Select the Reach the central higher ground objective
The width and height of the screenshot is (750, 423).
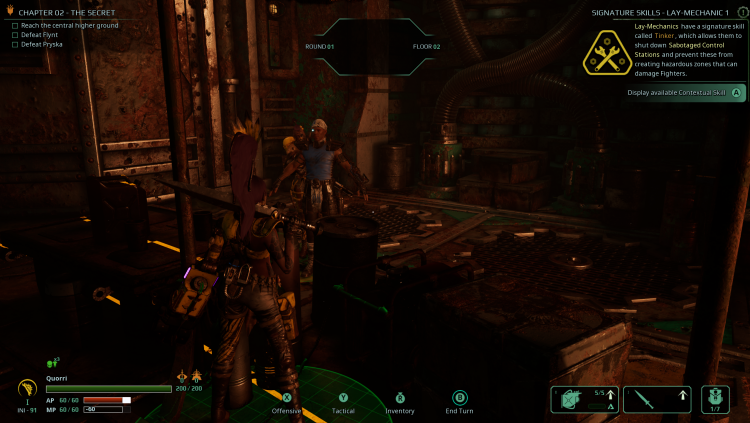[65, 25]
